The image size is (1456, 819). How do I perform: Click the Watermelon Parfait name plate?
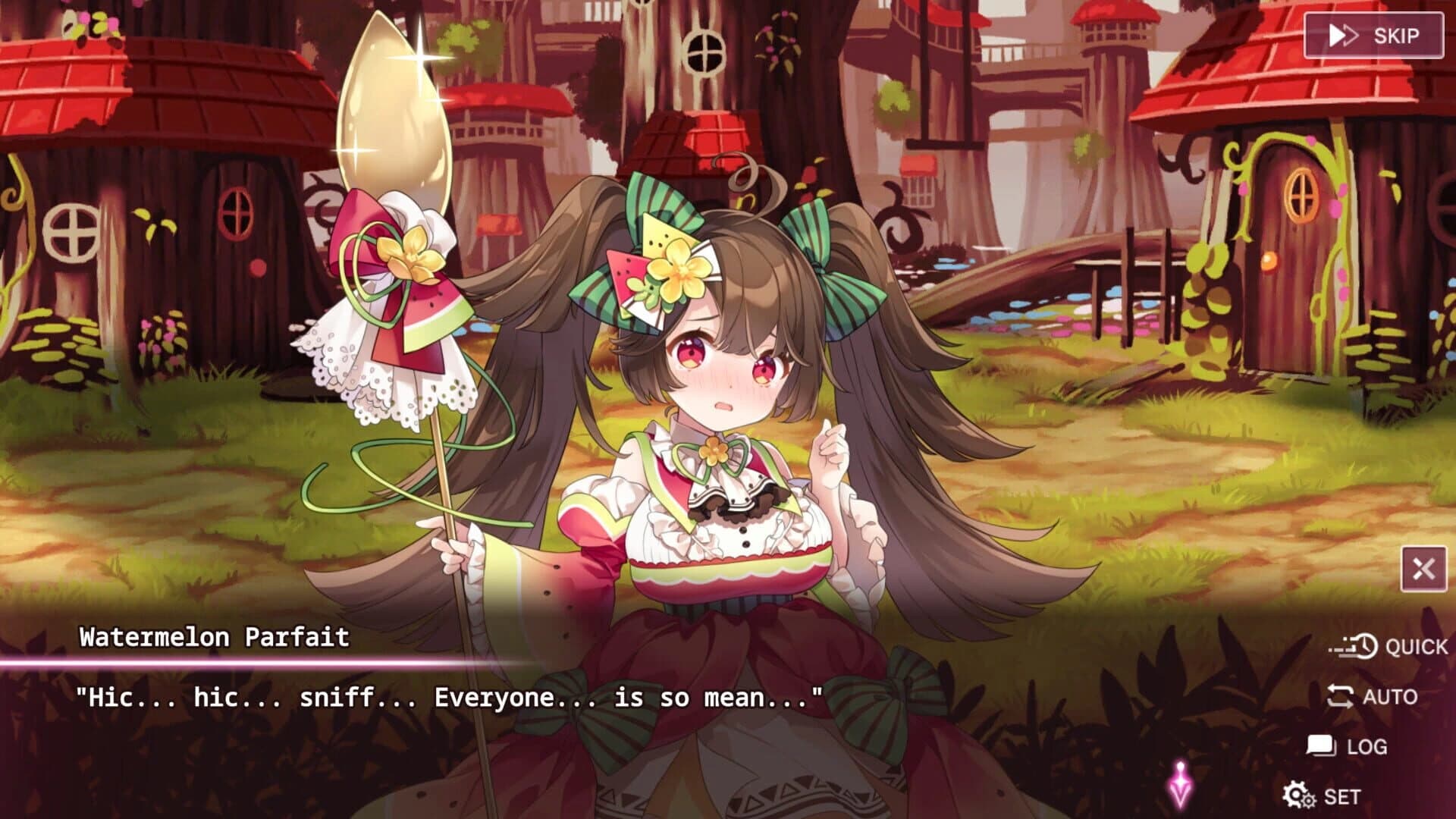click(x=214, y=638)
